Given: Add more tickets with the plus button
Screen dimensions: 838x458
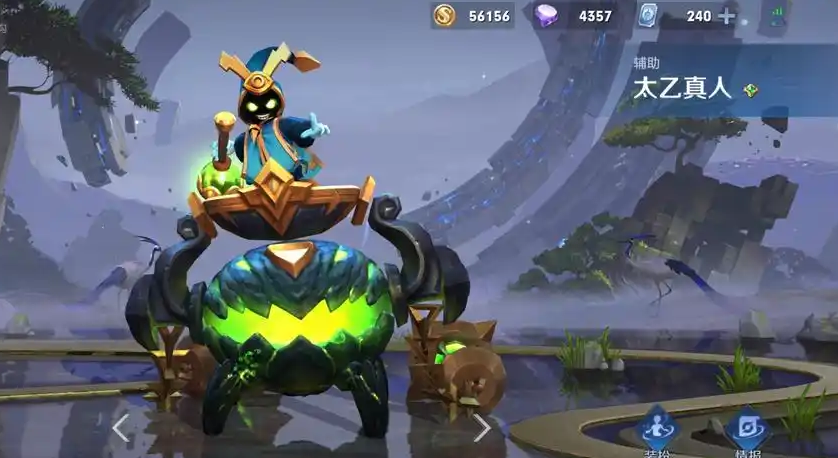Looking at the screenshot, I should [x=727, y=16].
